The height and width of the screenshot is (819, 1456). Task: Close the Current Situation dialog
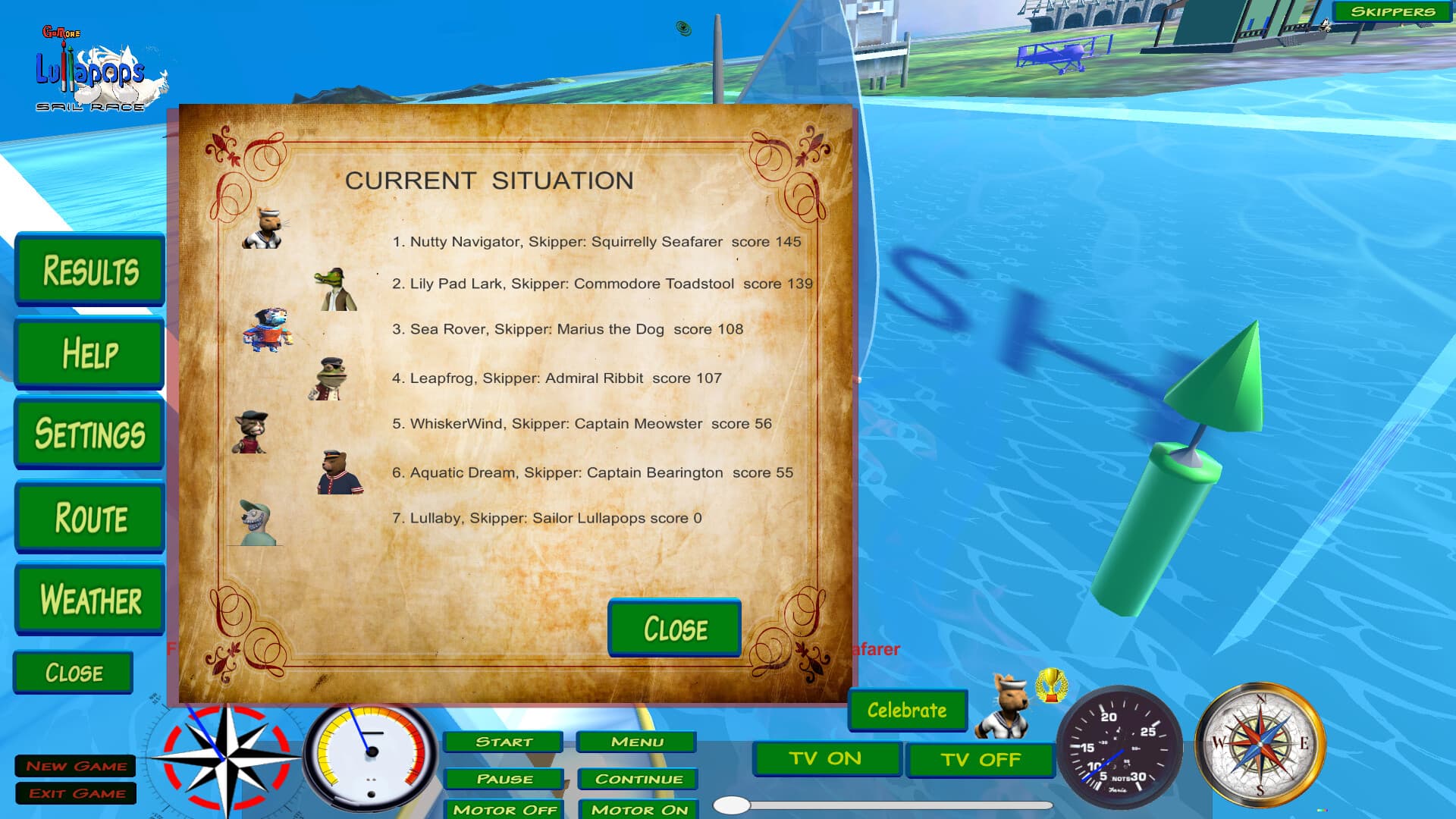674,629
